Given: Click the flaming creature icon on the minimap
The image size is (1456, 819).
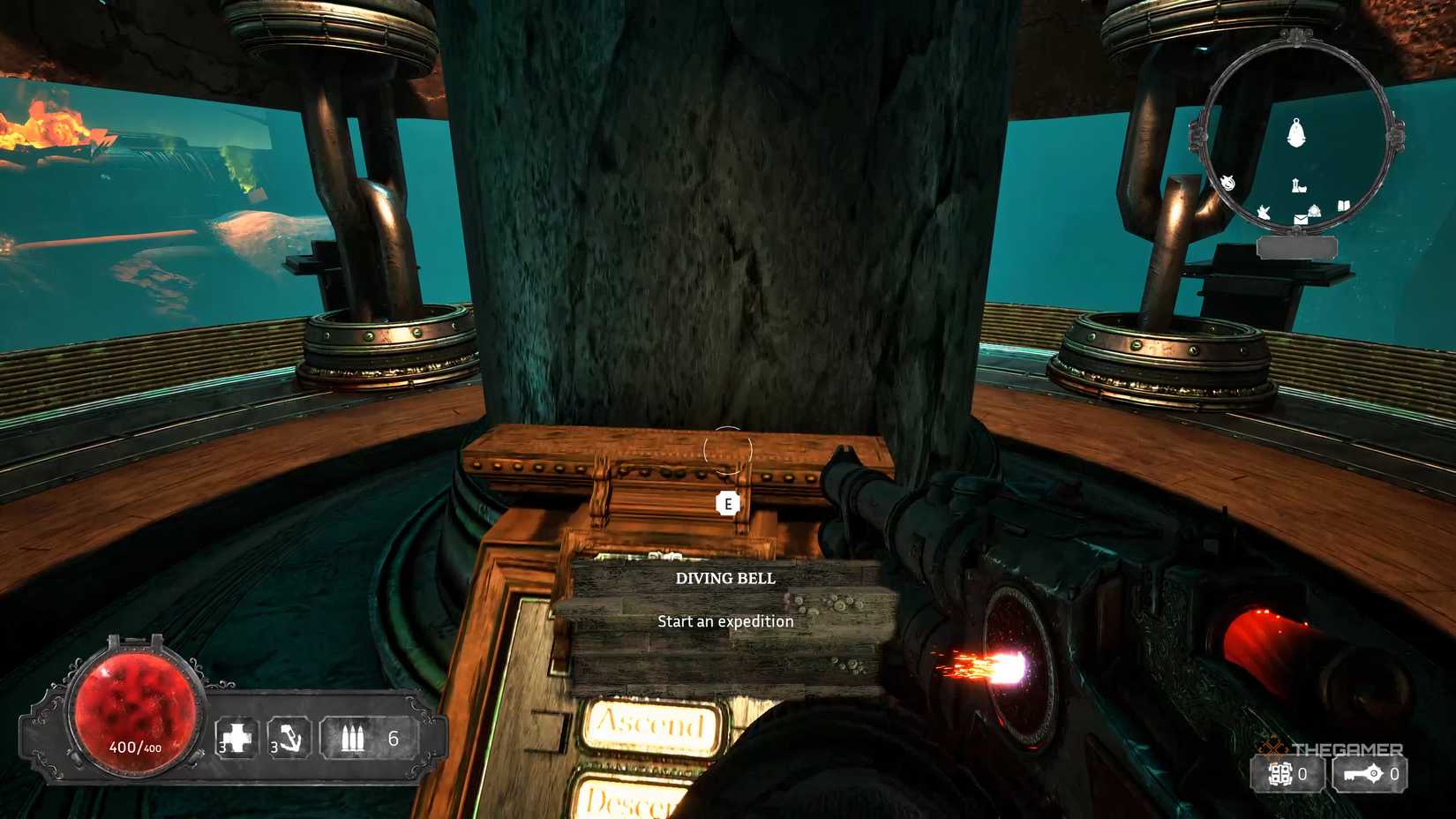Looking at the screenshot, I should [1228, 182].
